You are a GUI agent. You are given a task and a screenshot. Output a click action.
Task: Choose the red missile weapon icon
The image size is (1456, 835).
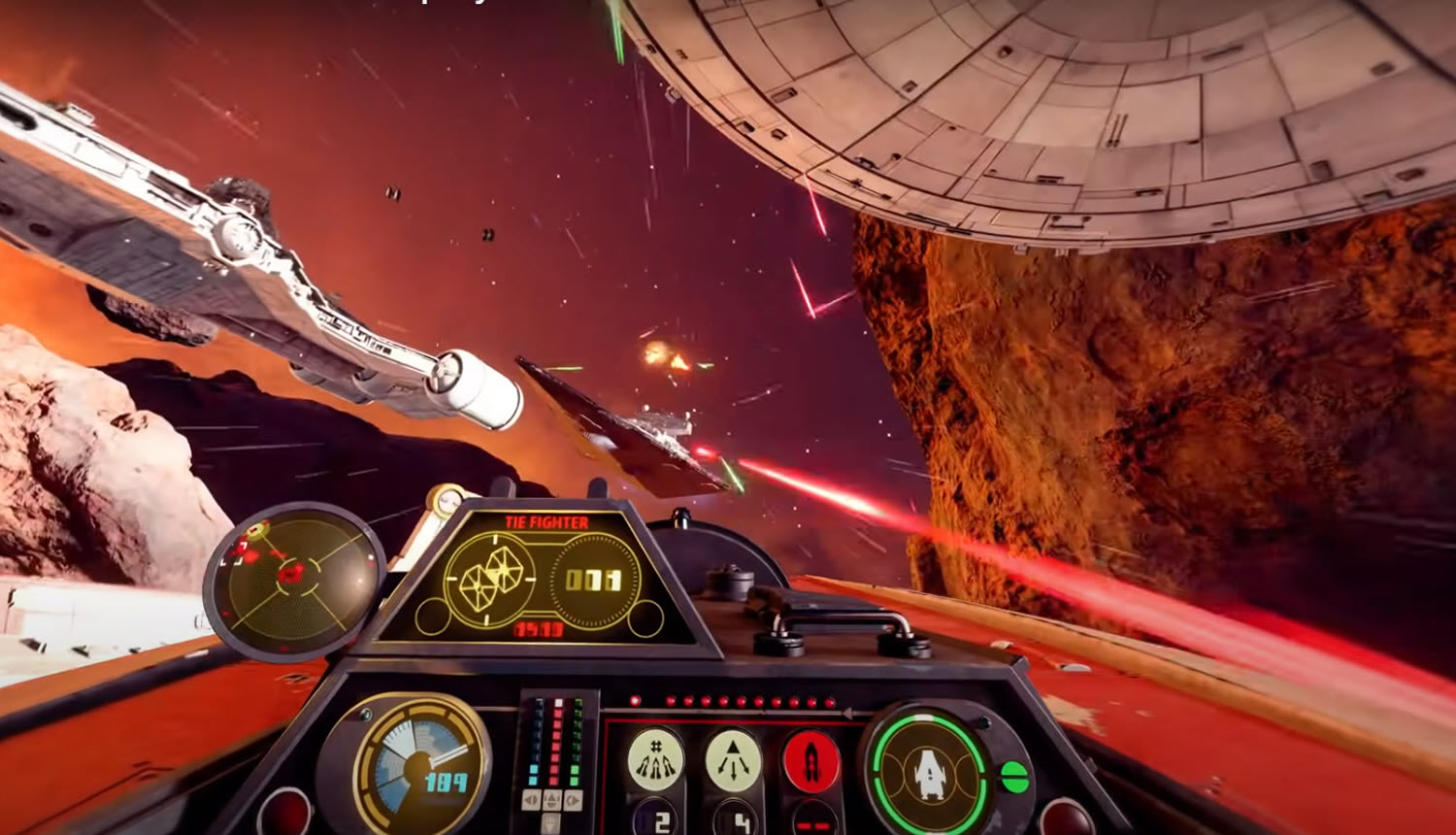(x=811, y=760)
